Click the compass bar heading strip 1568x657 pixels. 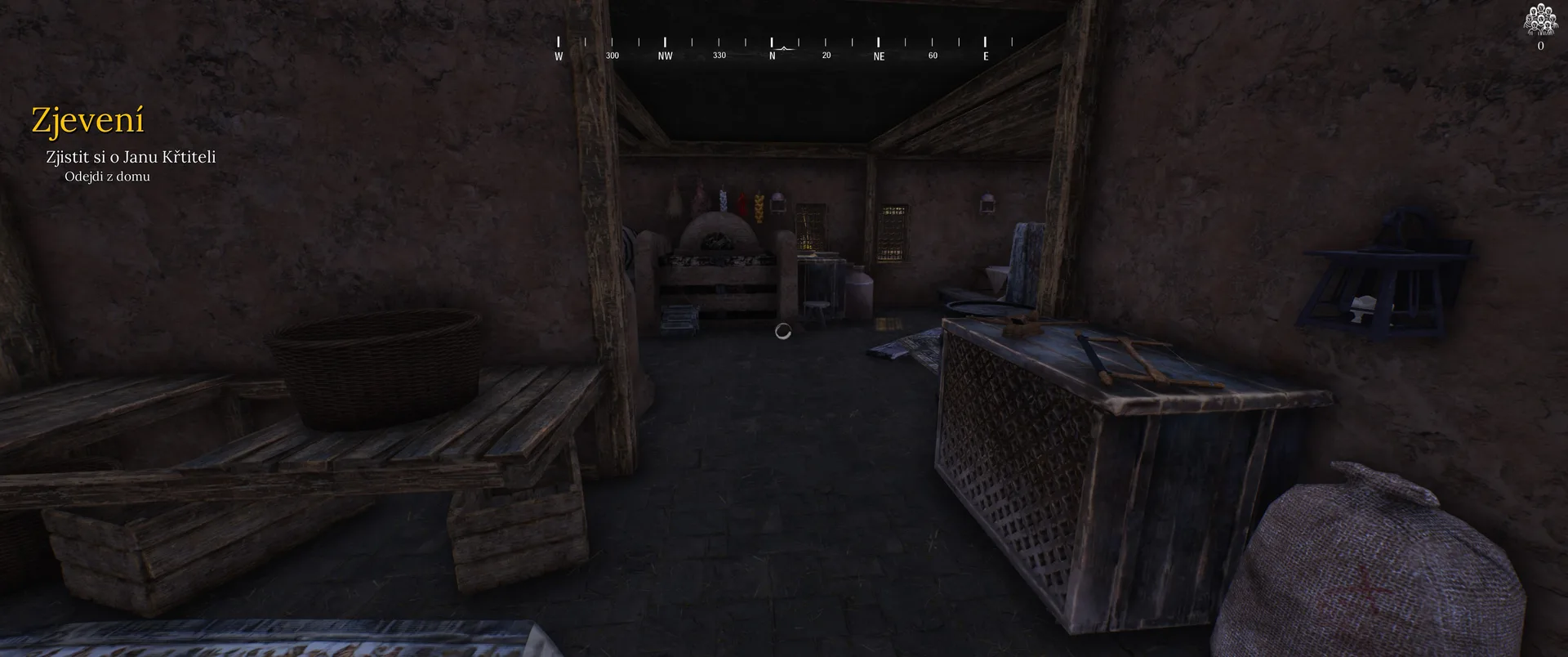point(772,47)
